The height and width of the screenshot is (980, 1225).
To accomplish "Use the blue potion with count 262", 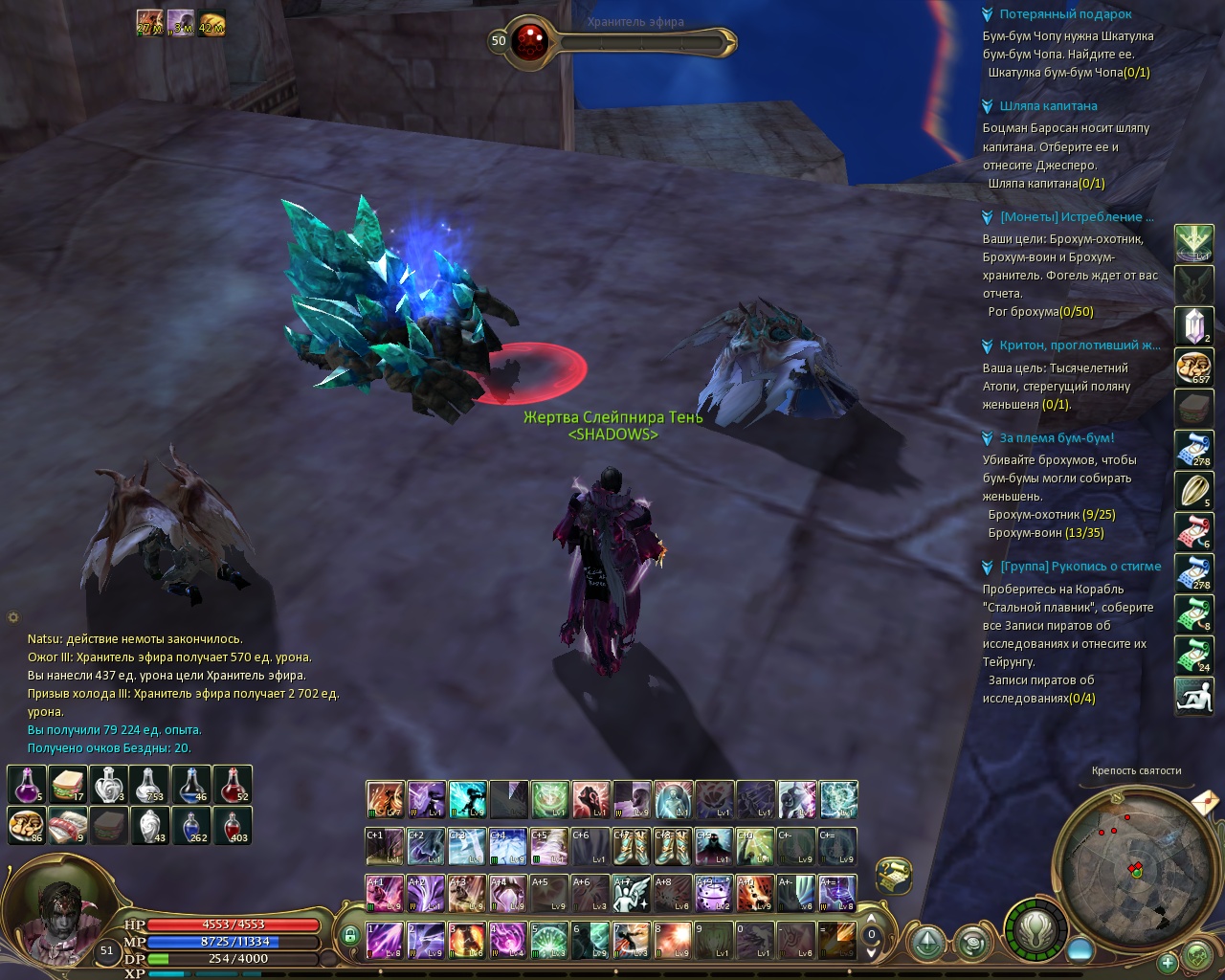I will pos(191,825).
